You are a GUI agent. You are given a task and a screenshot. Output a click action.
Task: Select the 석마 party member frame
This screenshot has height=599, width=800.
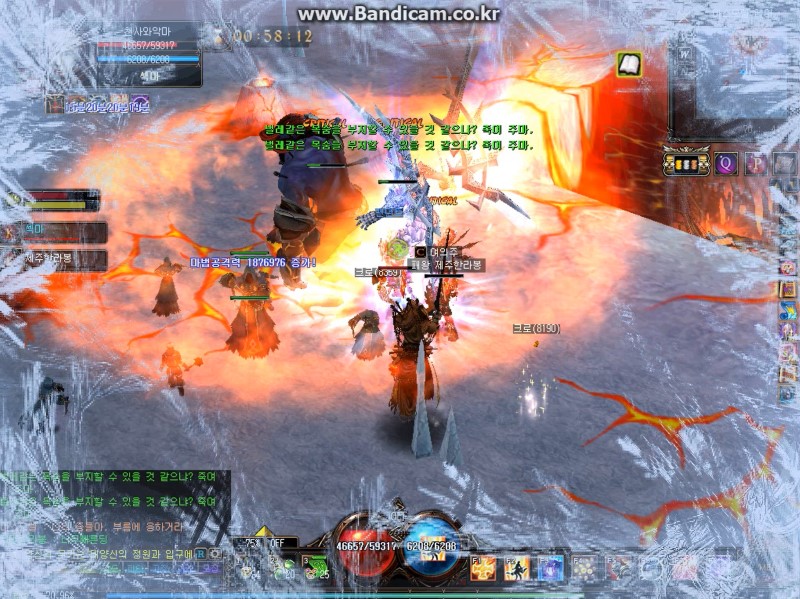tap(62, 232)
